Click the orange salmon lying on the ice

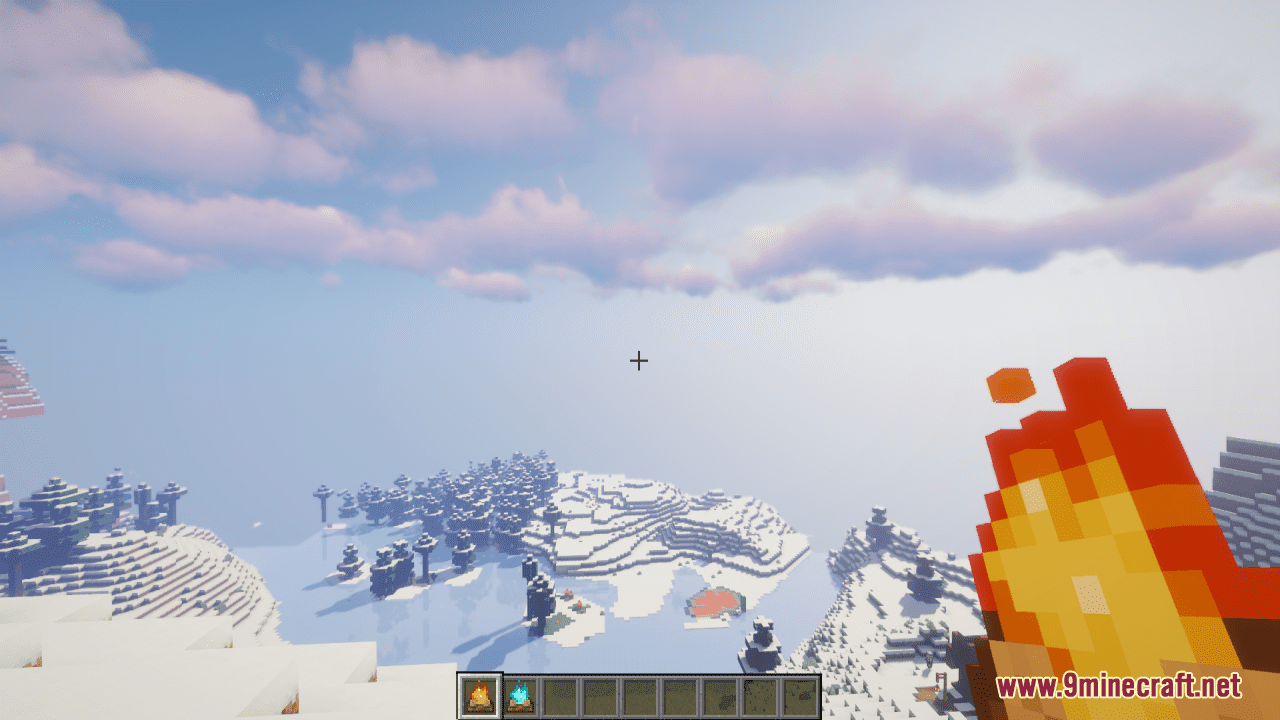pos(714,603)
